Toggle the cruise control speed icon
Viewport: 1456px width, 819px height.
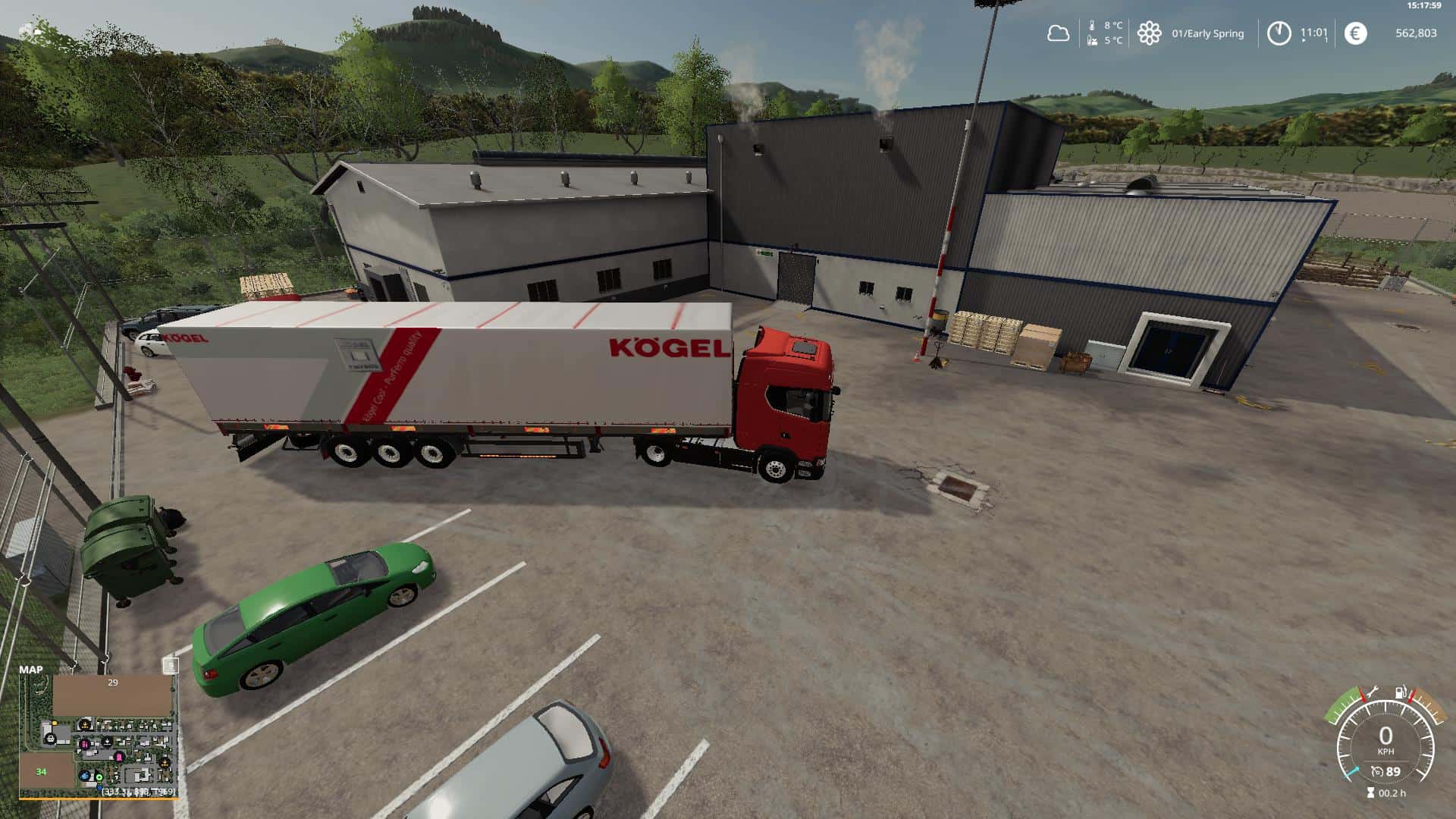1376,772
